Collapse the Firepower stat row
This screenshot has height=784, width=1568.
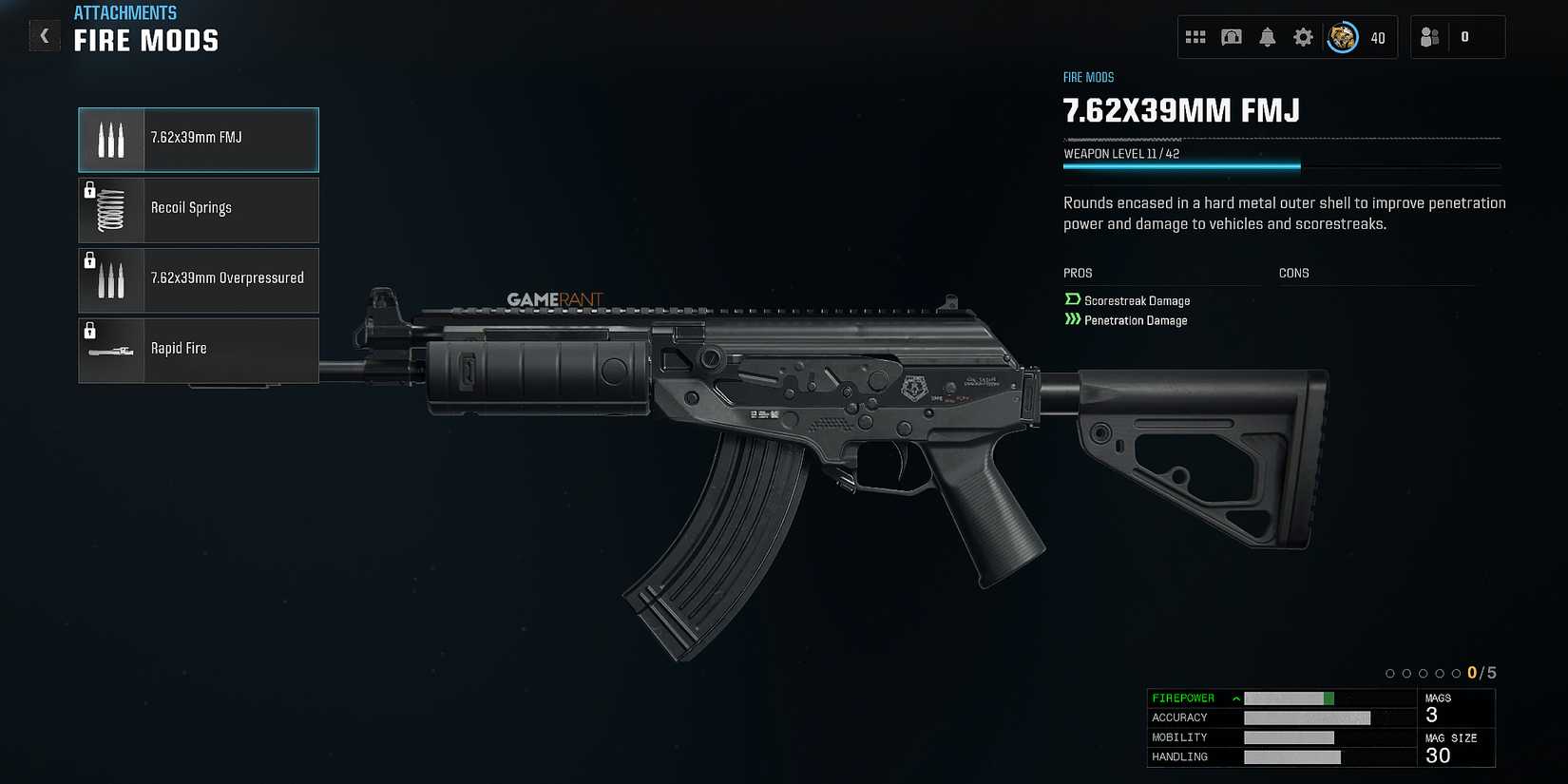coord(1235,698)
